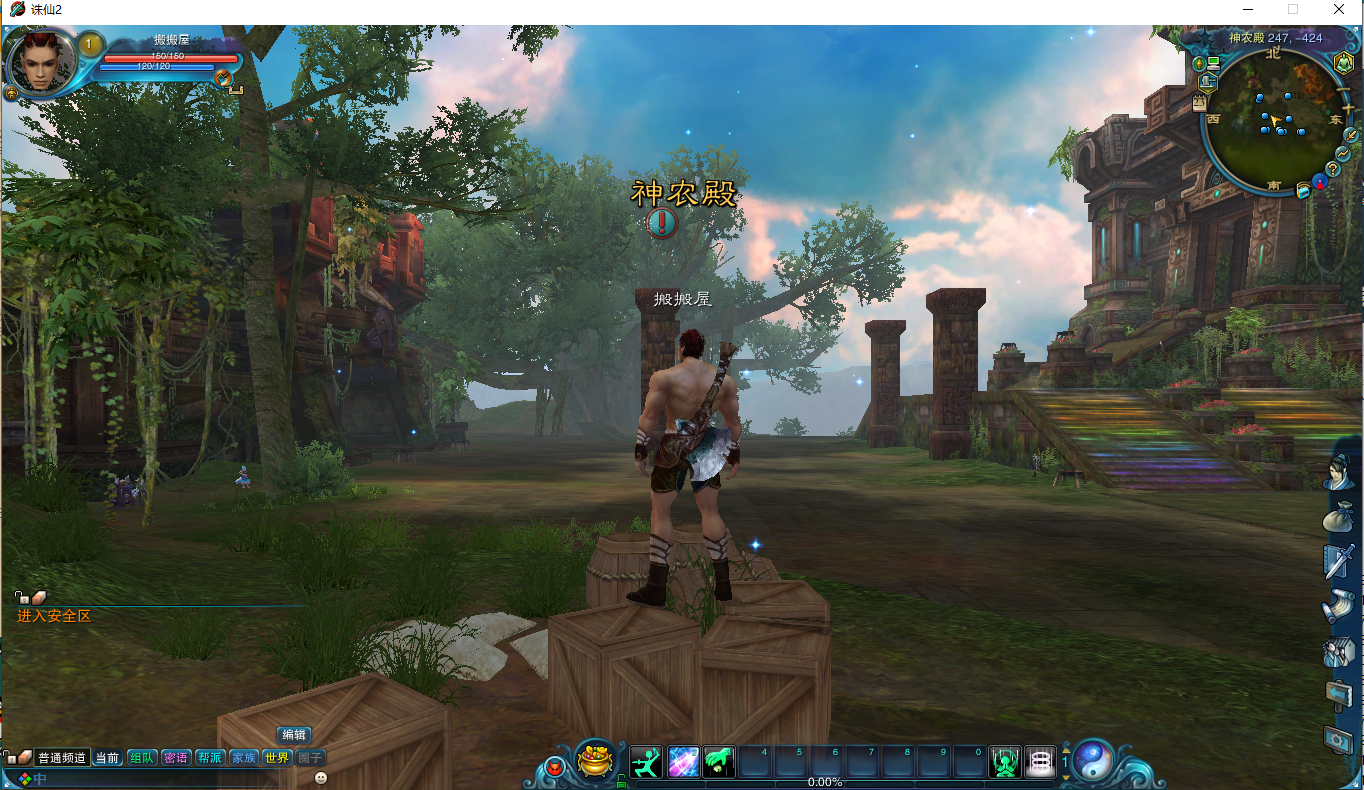Click the 编辑 edit button above chat tabs

coord(293,735)
